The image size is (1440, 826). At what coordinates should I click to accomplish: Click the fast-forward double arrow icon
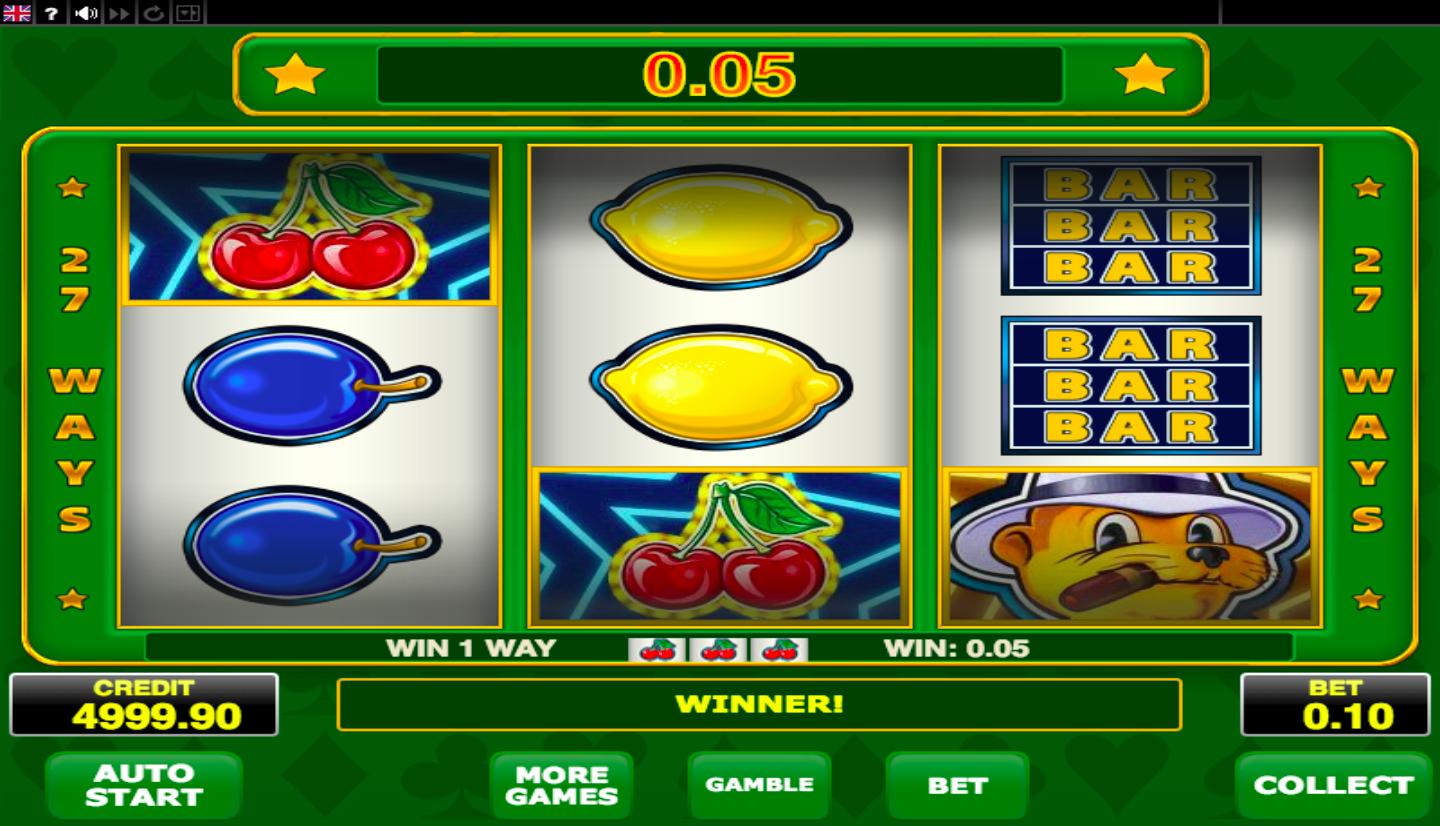click(x=120, y=13)
